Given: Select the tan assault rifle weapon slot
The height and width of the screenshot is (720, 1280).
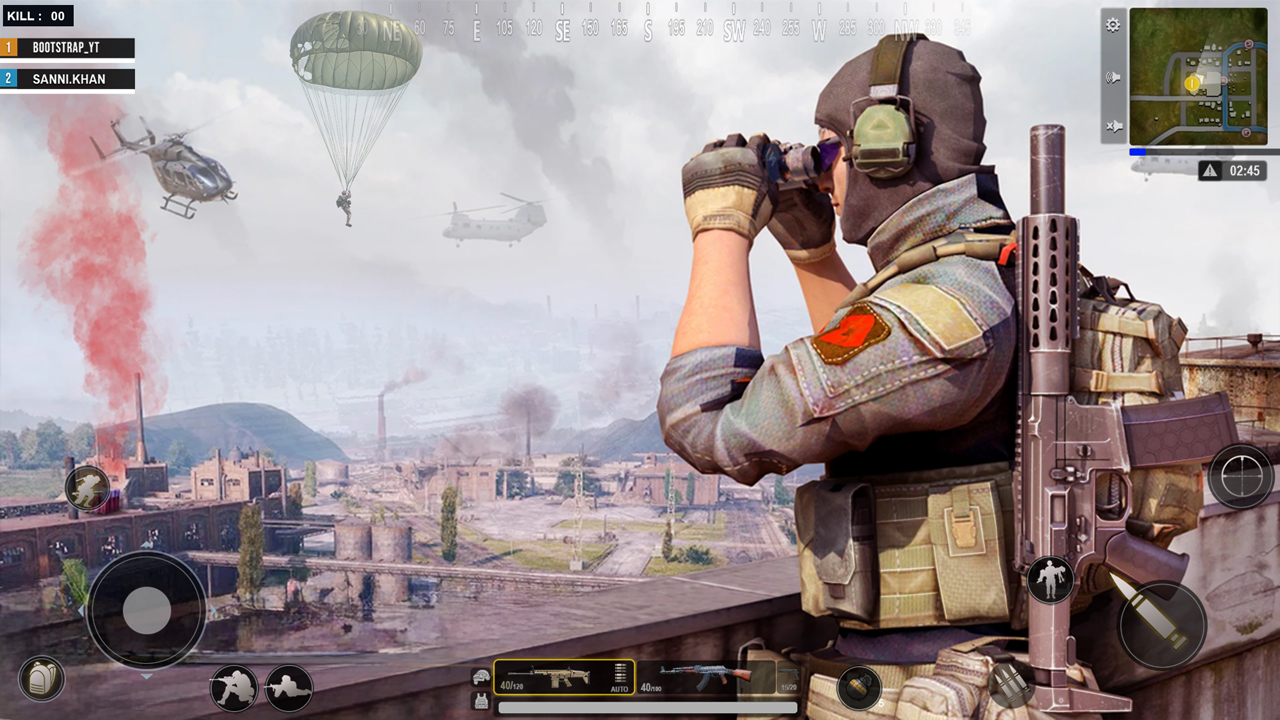Looking at the screenshot, I should pos(564,677).
